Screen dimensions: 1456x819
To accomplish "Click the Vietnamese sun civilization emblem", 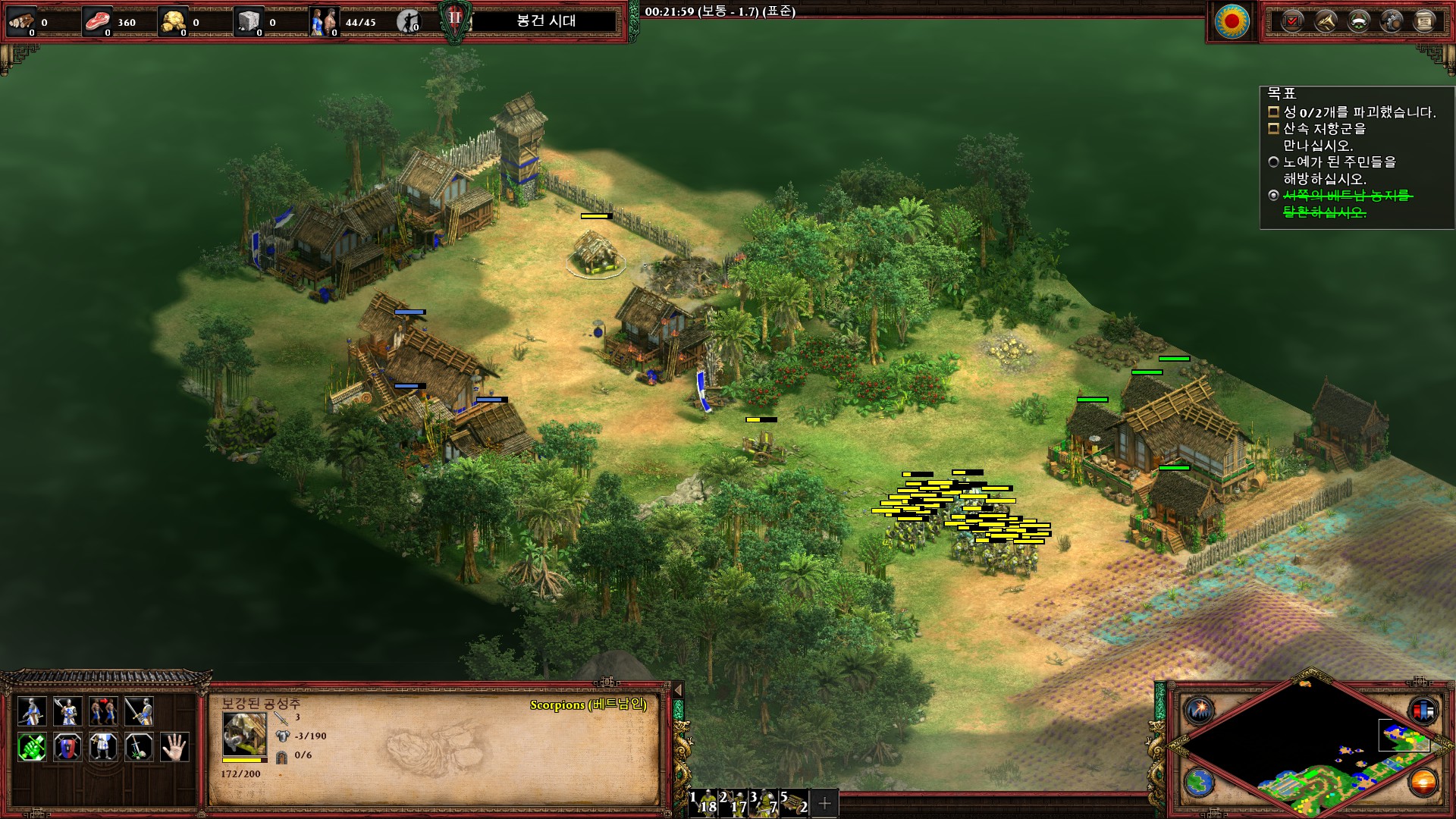I will (1232, 21).
